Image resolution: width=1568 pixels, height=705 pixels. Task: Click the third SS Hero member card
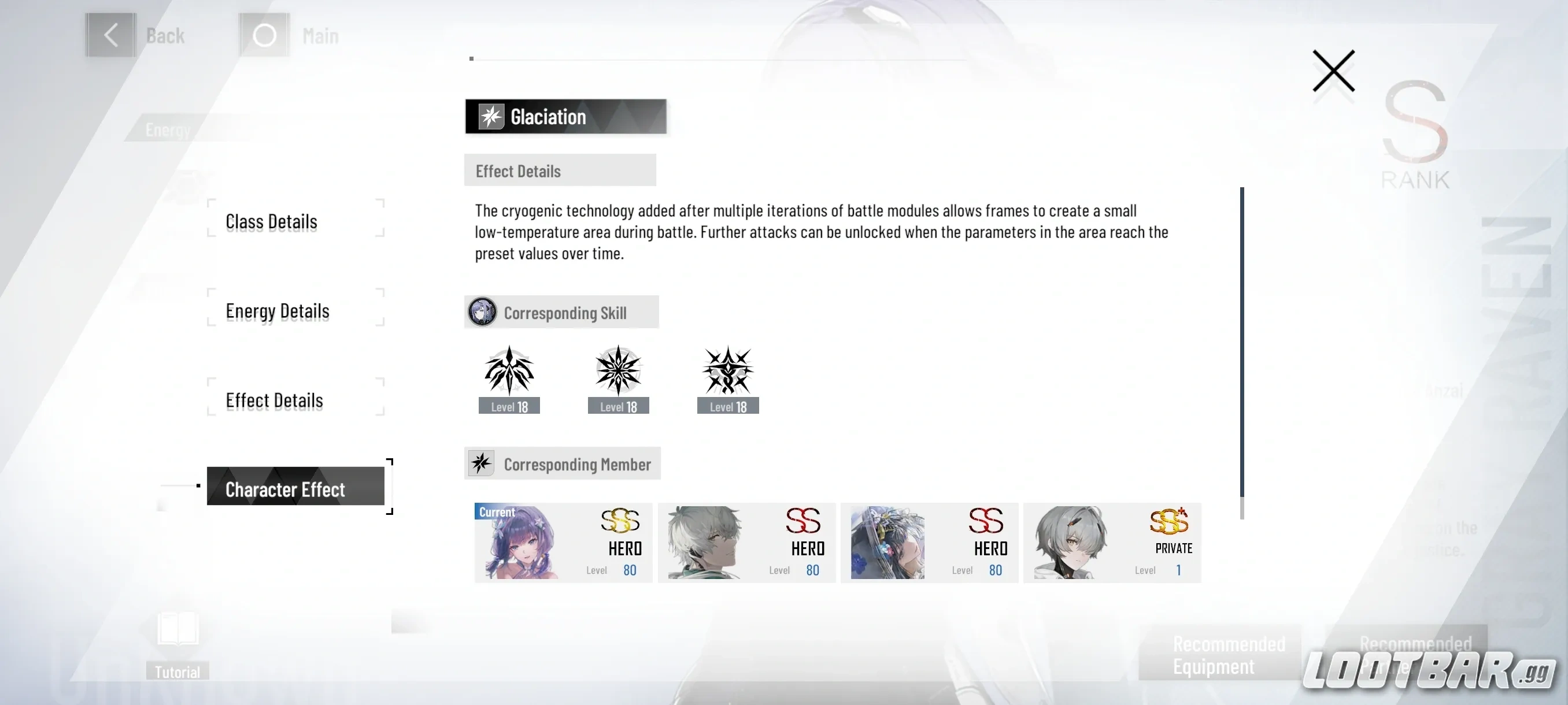[x=929, y=543]
